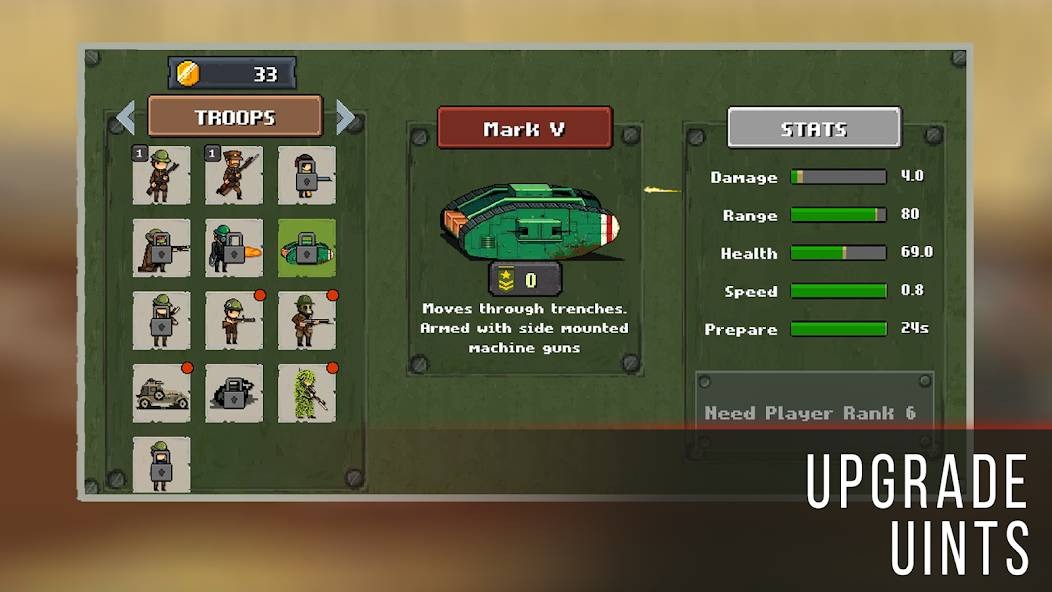The width and height of the screenshot is (1052, 592).
Task: Choose the locked flamethrower trooper
Action: (234, 248)
